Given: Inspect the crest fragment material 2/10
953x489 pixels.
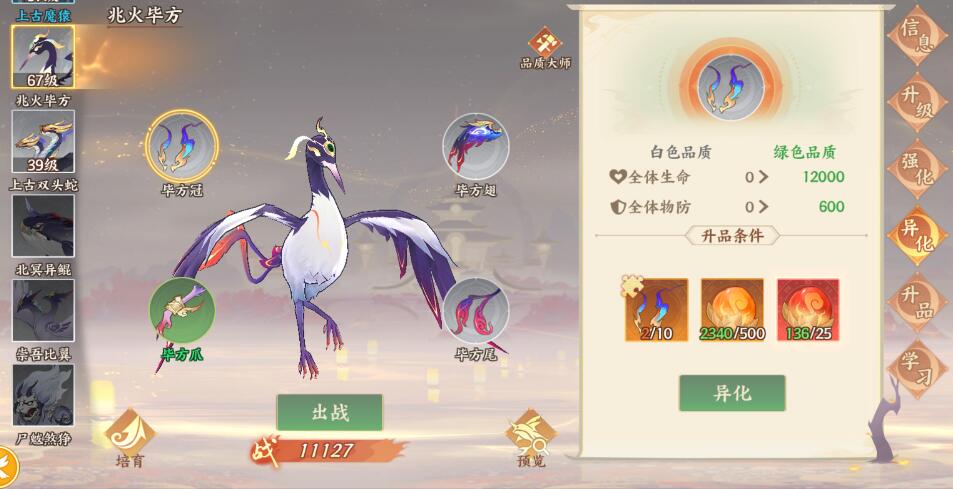Looking at the screenshot, I should [656, 310].
